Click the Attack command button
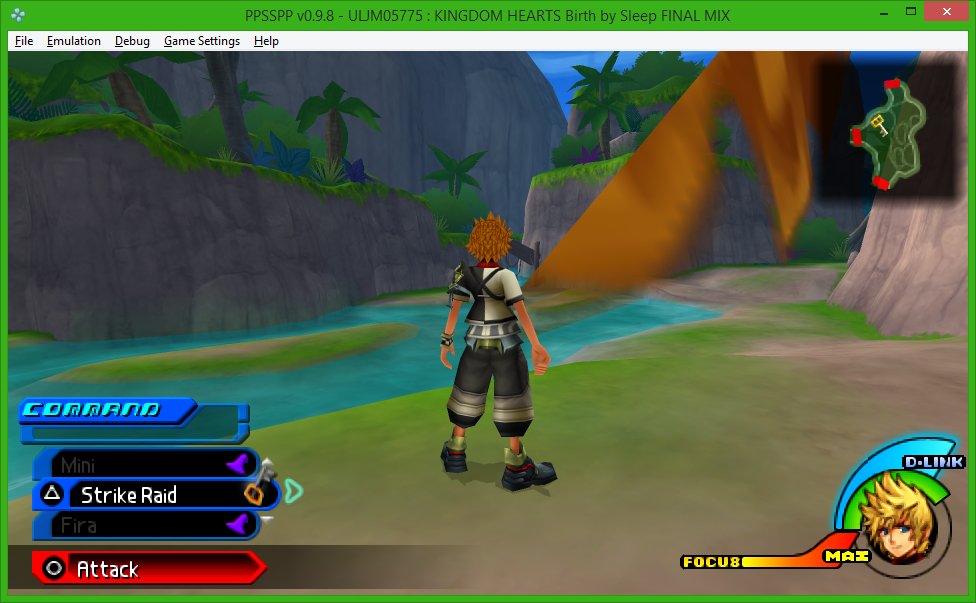This screenshot has width=976, height=603. coord(108,569)
